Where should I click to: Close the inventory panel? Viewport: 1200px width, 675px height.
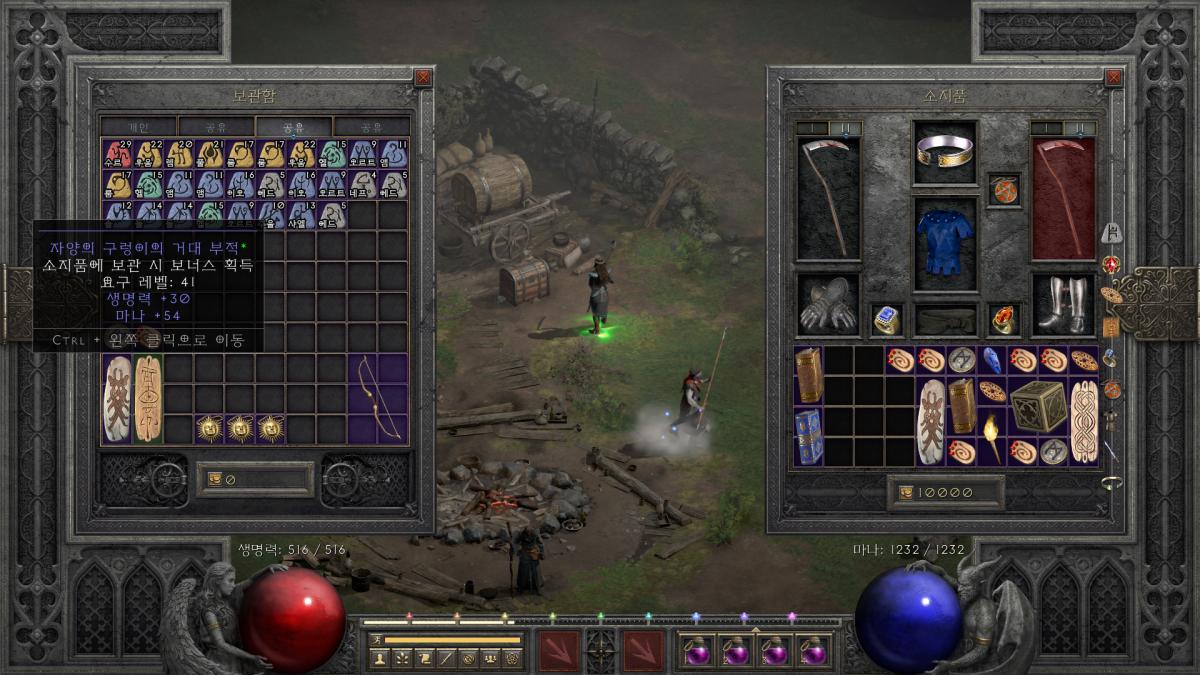[1113, 77]
